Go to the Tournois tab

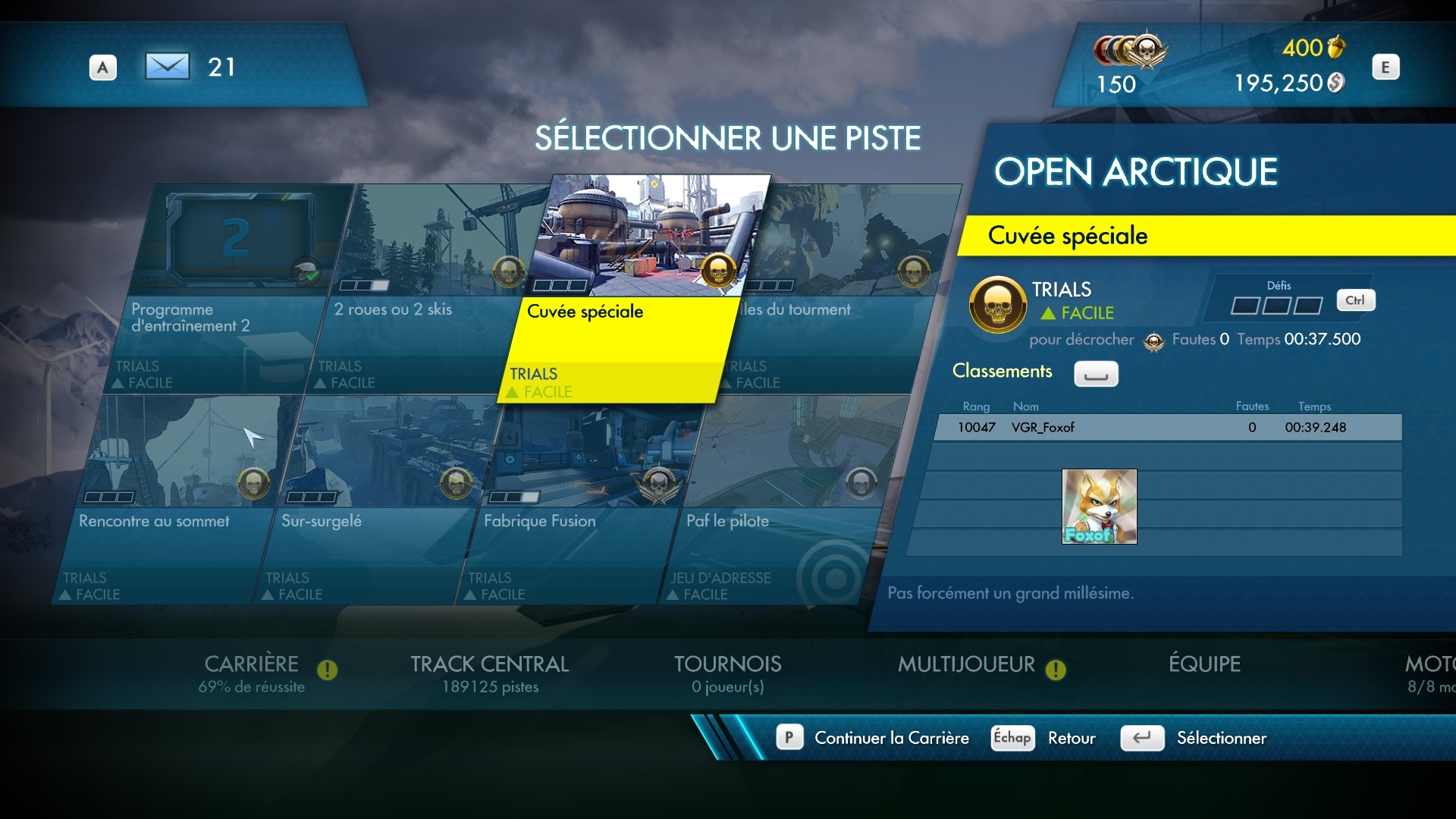click(727, 673)
